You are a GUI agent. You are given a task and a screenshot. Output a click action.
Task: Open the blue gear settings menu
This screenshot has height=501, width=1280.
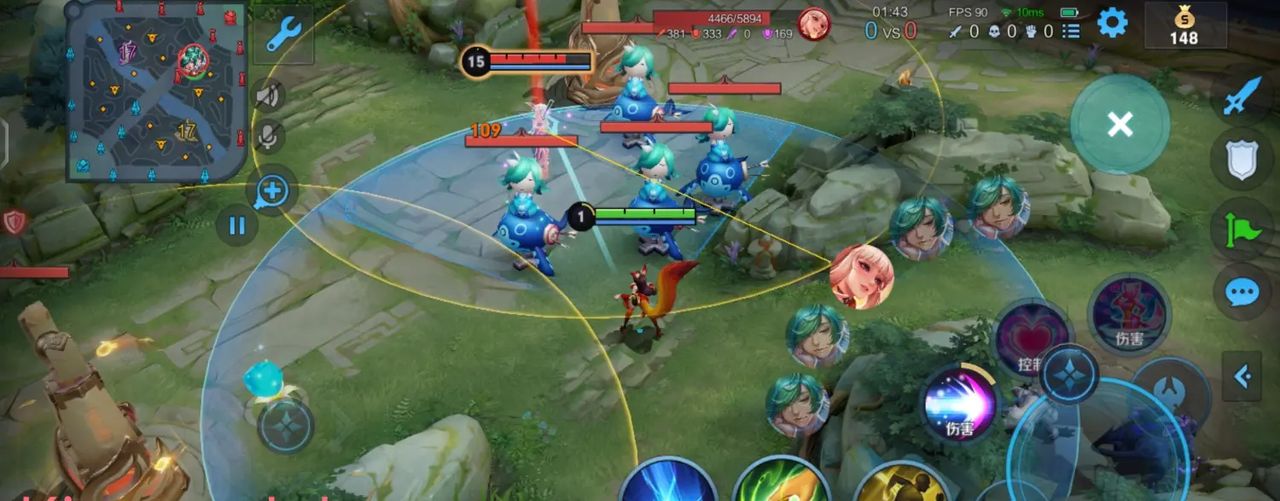point(1112,23)
